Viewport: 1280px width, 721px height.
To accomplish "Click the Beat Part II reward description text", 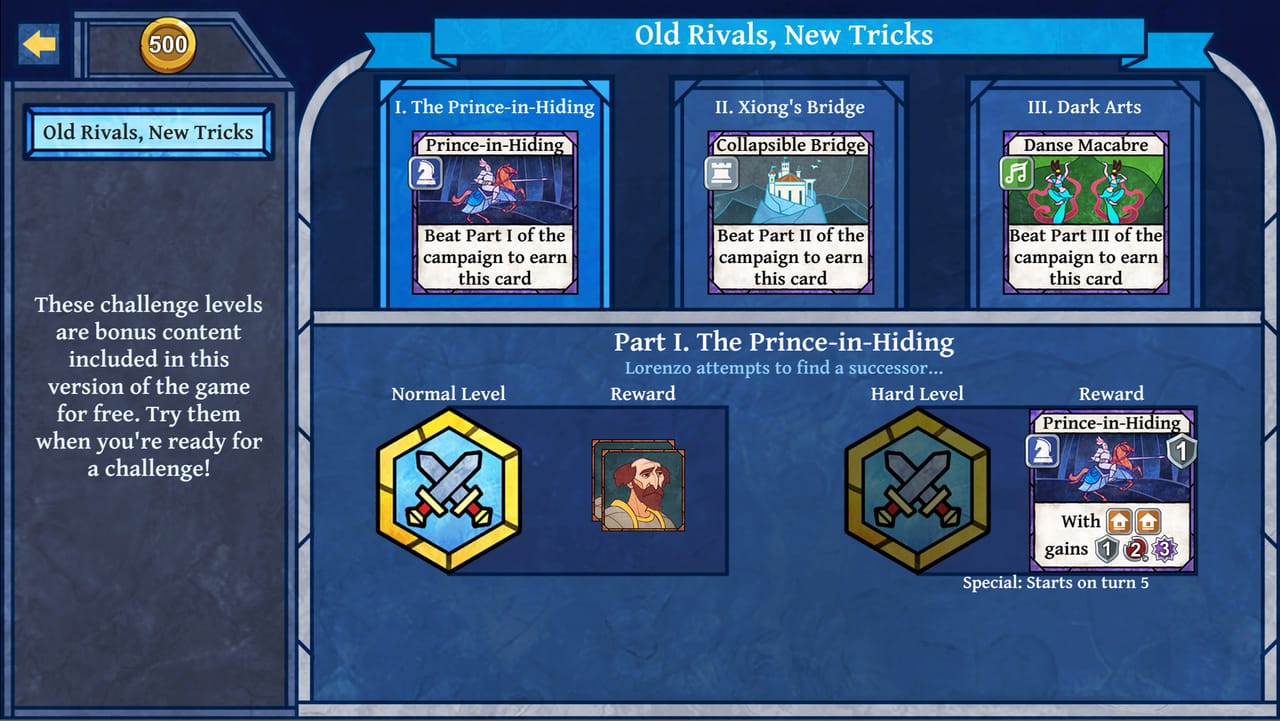I will 790,257.
